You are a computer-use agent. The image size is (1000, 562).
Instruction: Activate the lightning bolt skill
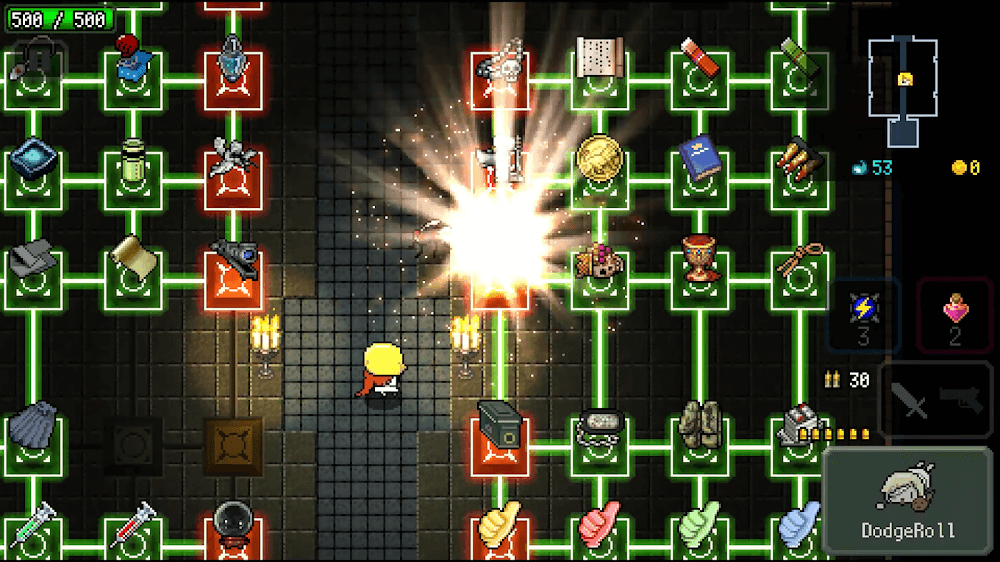(863, 314)
